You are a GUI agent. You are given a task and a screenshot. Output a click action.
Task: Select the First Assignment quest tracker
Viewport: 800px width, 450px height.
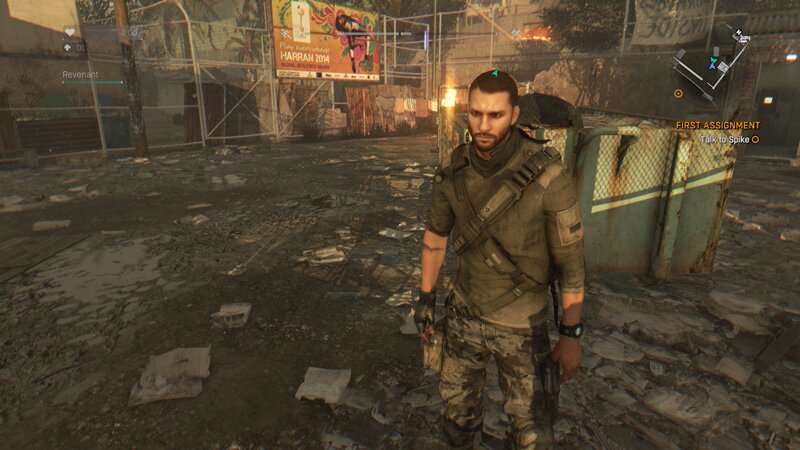(717, 125)
